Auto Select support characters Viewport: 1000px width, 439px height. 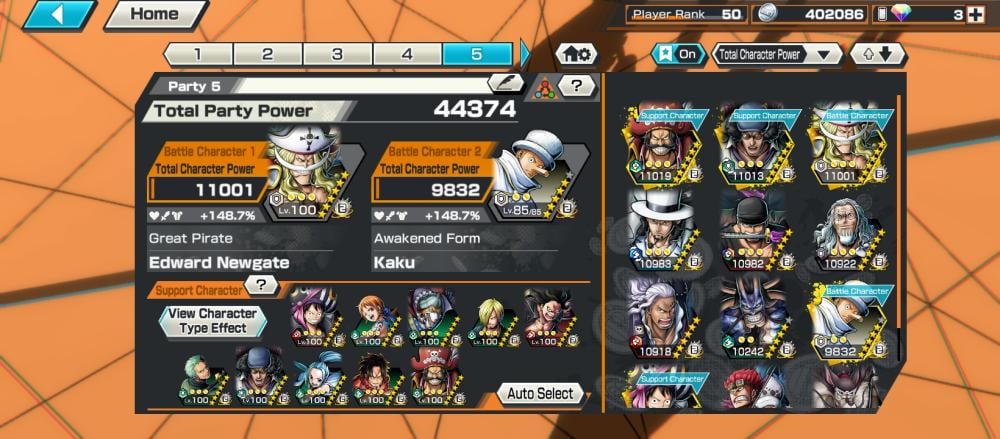pyautogui.click(x=540, y=393)
